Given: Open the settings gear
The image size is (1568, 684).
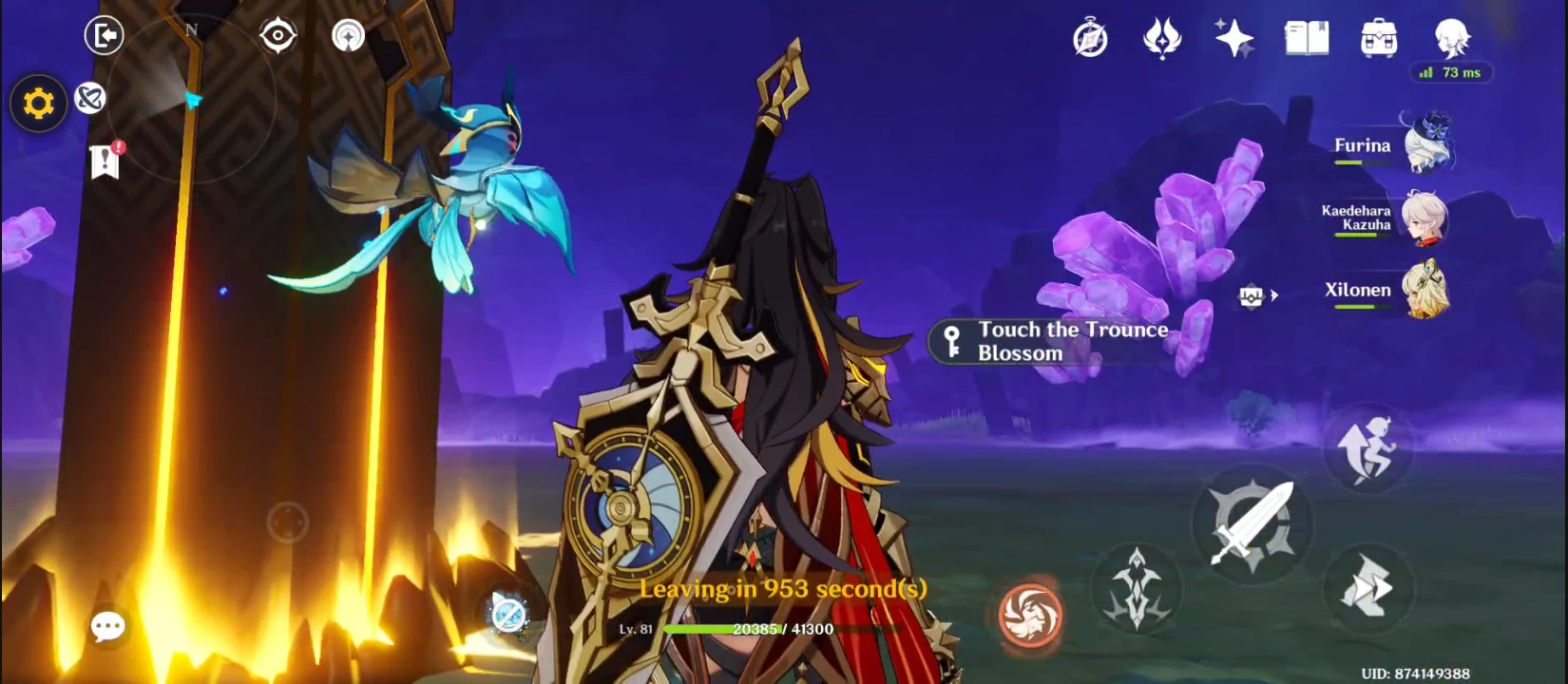Looking at the screenshot, I should click(x=37, y=103).
